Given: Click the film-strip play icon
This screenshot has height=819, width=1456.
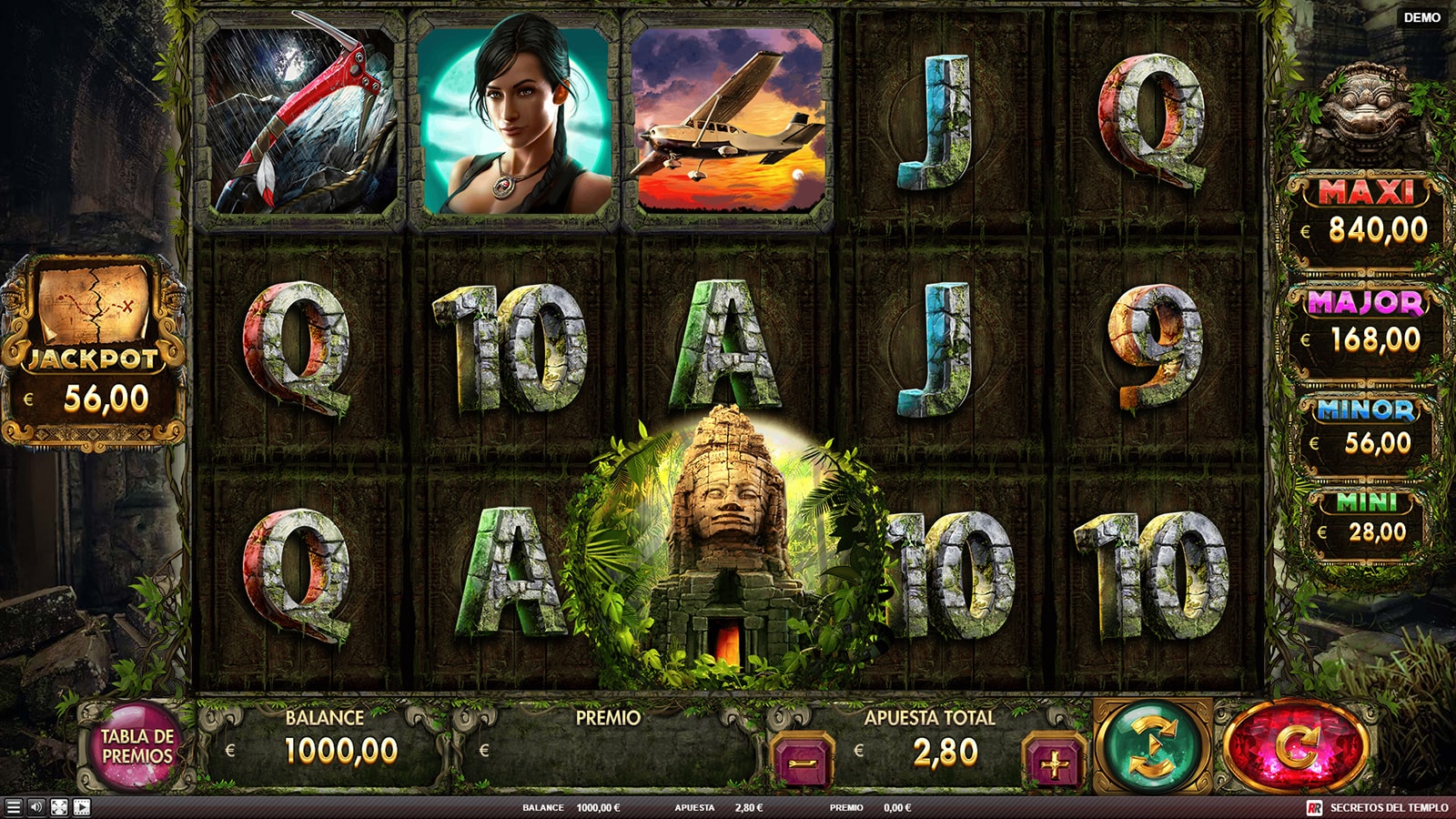Looking at the screenshot, I should click(x=82, y=807).
